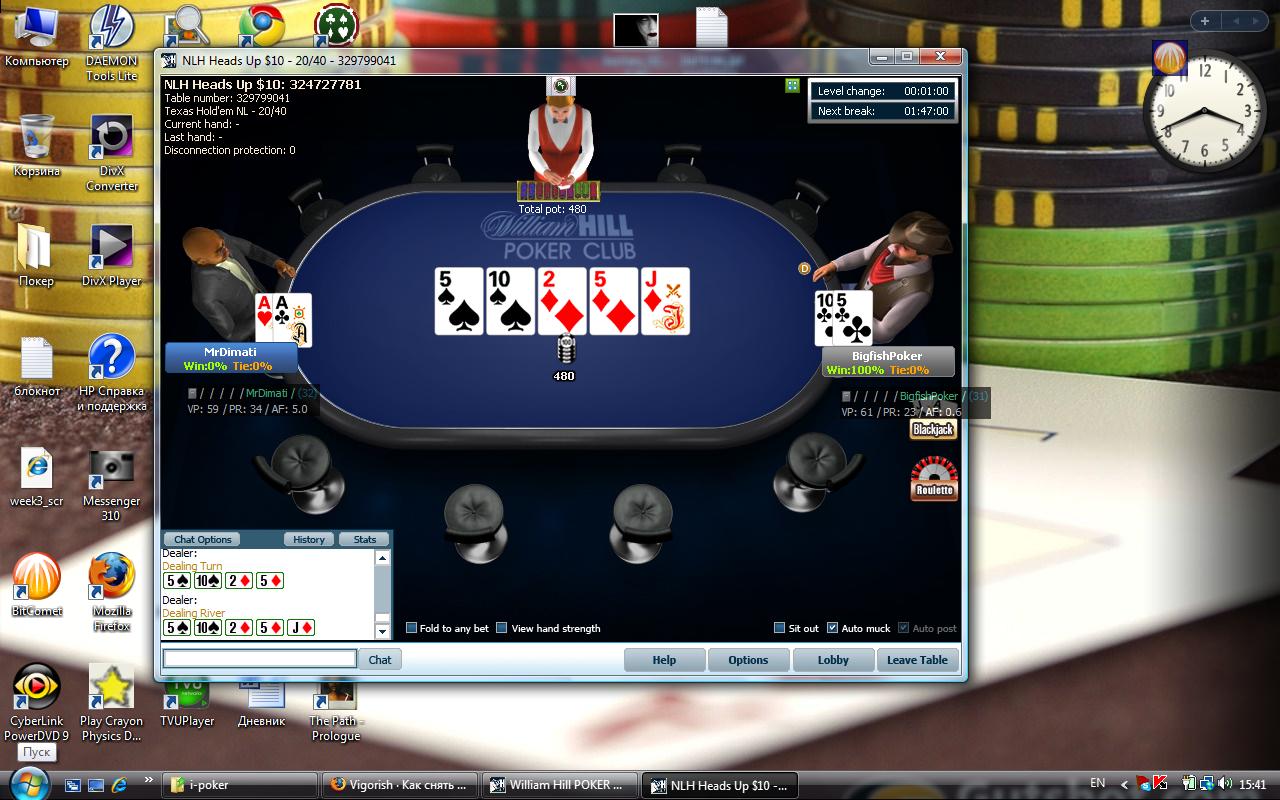This screenshot has width=1280, height=800.
Task: Click the green table layout icon
Action: (x=792, y=86)
